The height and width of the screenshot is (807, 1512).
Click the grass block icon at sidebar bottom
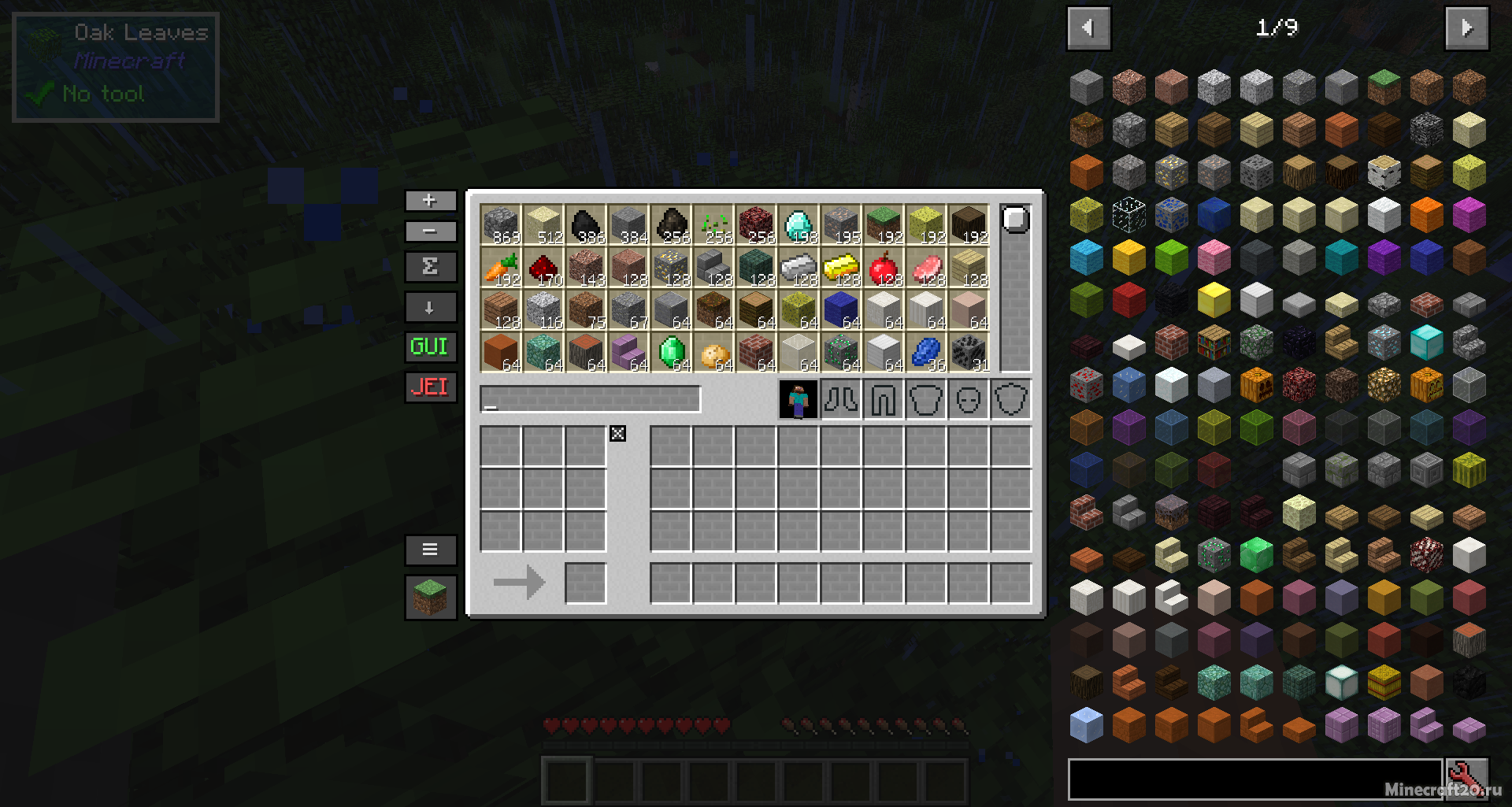[430, 597]
